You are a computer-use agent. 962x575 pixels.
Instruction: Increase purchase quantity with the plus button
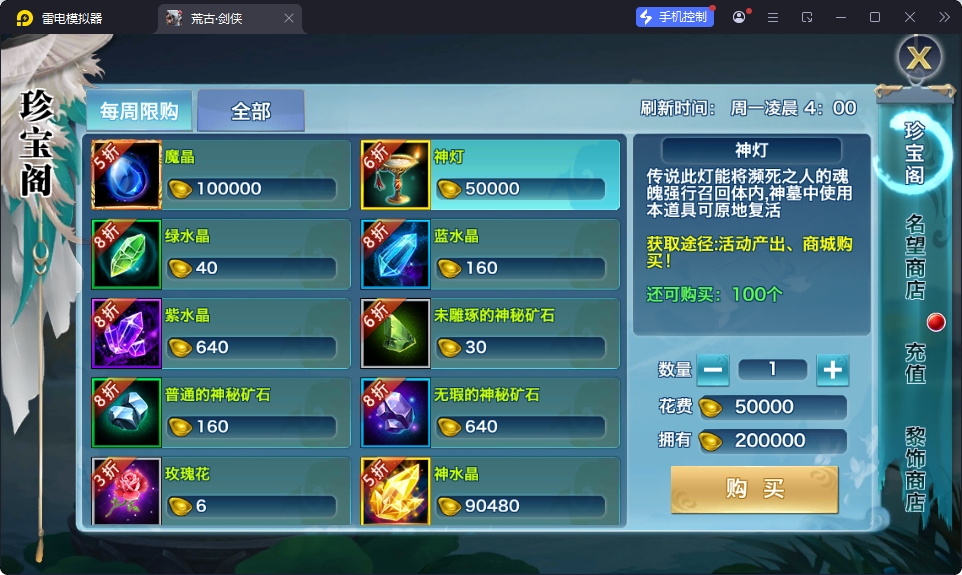pos(832,370)
